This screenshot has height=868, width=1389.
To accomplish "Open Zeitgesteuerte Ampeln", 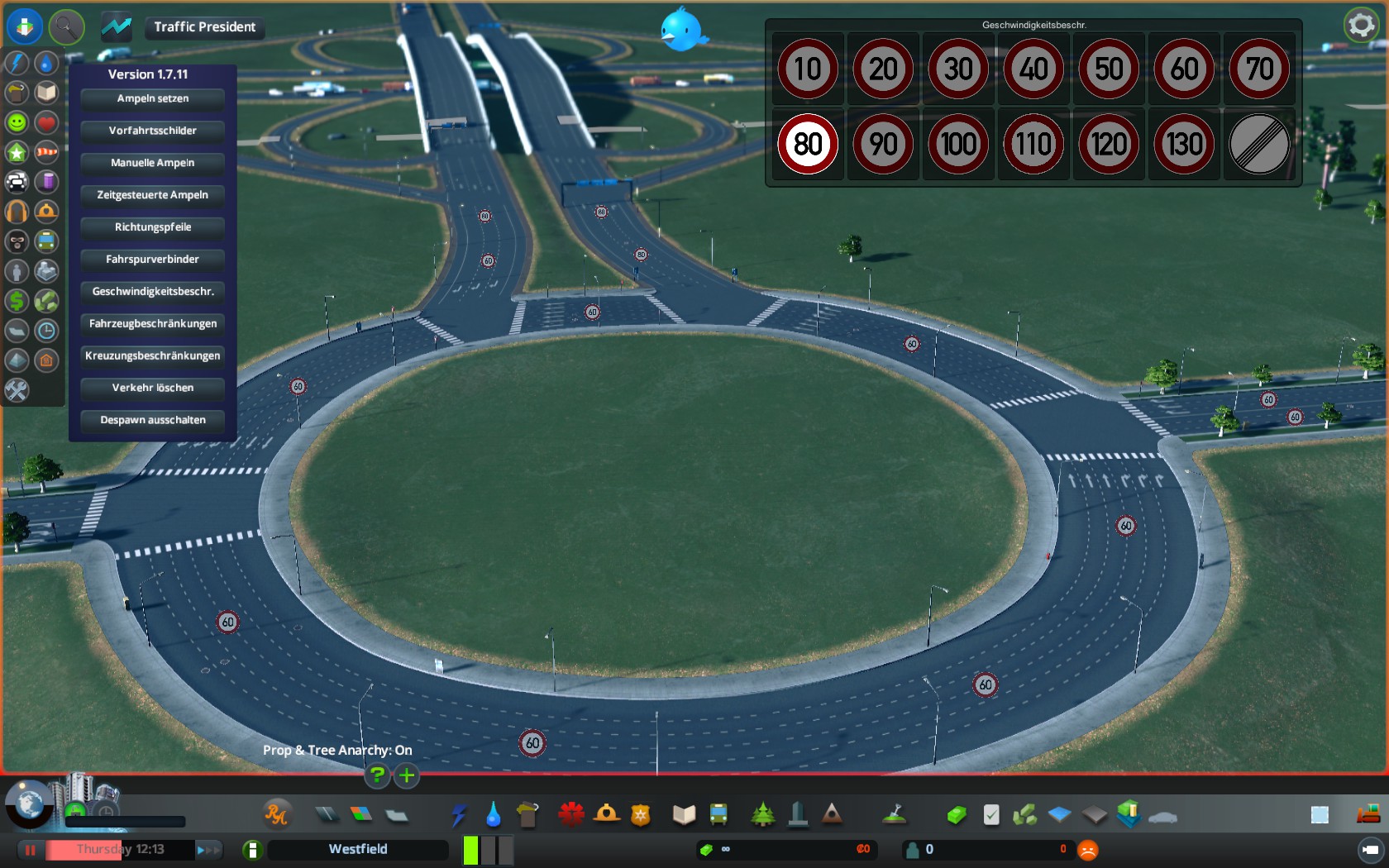I will click(x=153, y=195).
